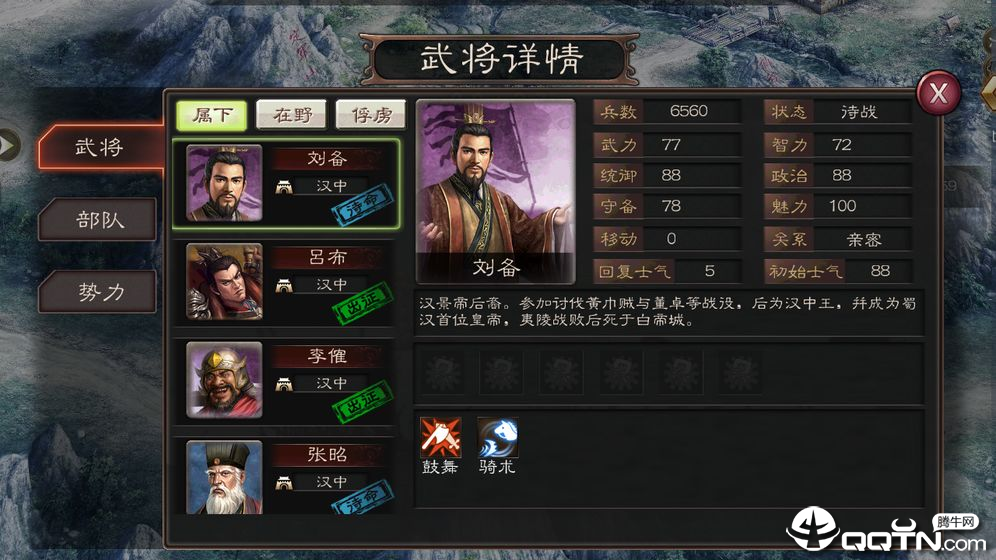Viewport: 996px width, 560px height.
Task: Open the 部队 side tab
Action: tap(98, 219)
